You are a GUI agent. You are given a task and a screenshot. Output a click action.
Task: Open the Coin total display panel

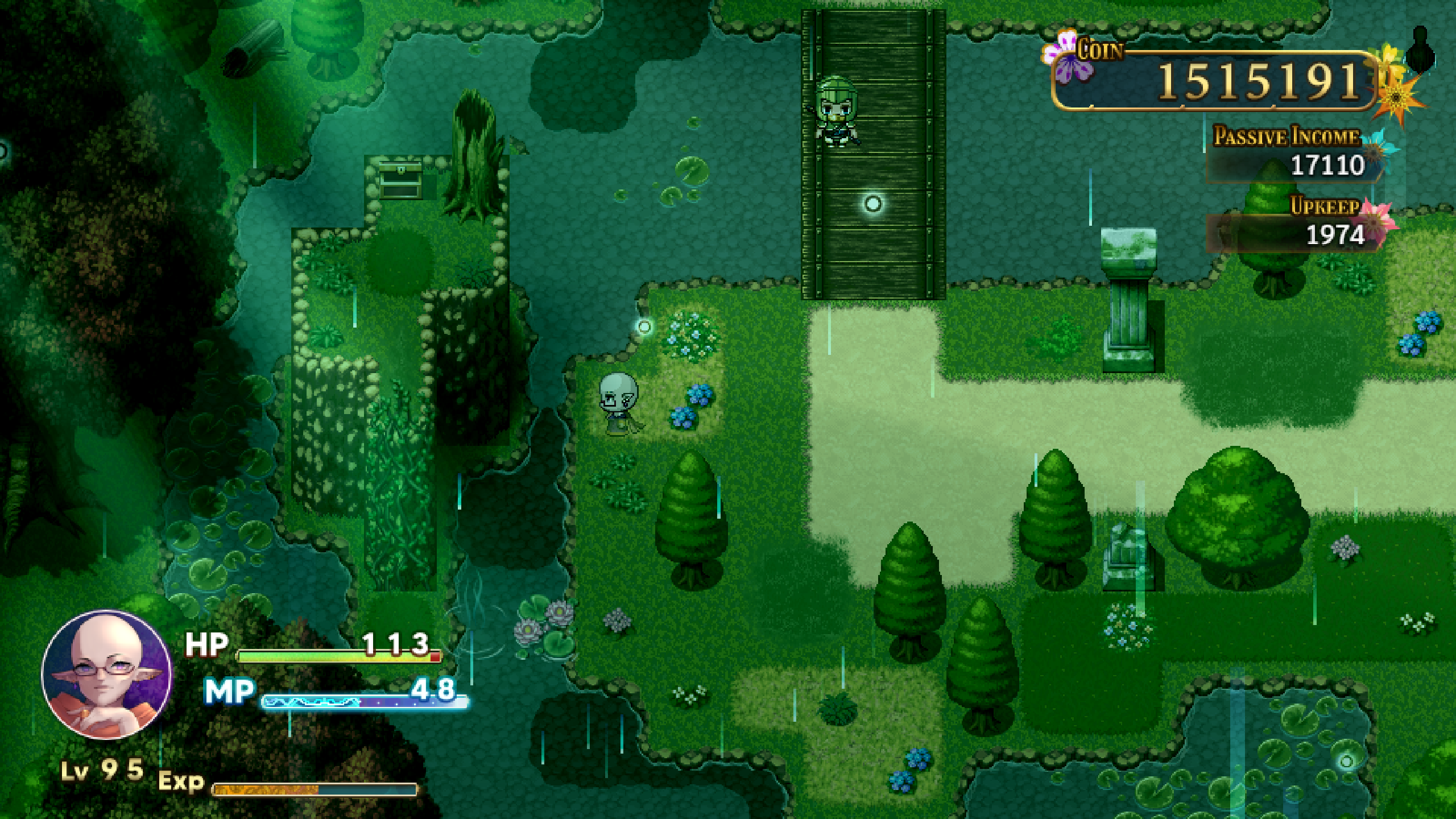click(1223, 85)
